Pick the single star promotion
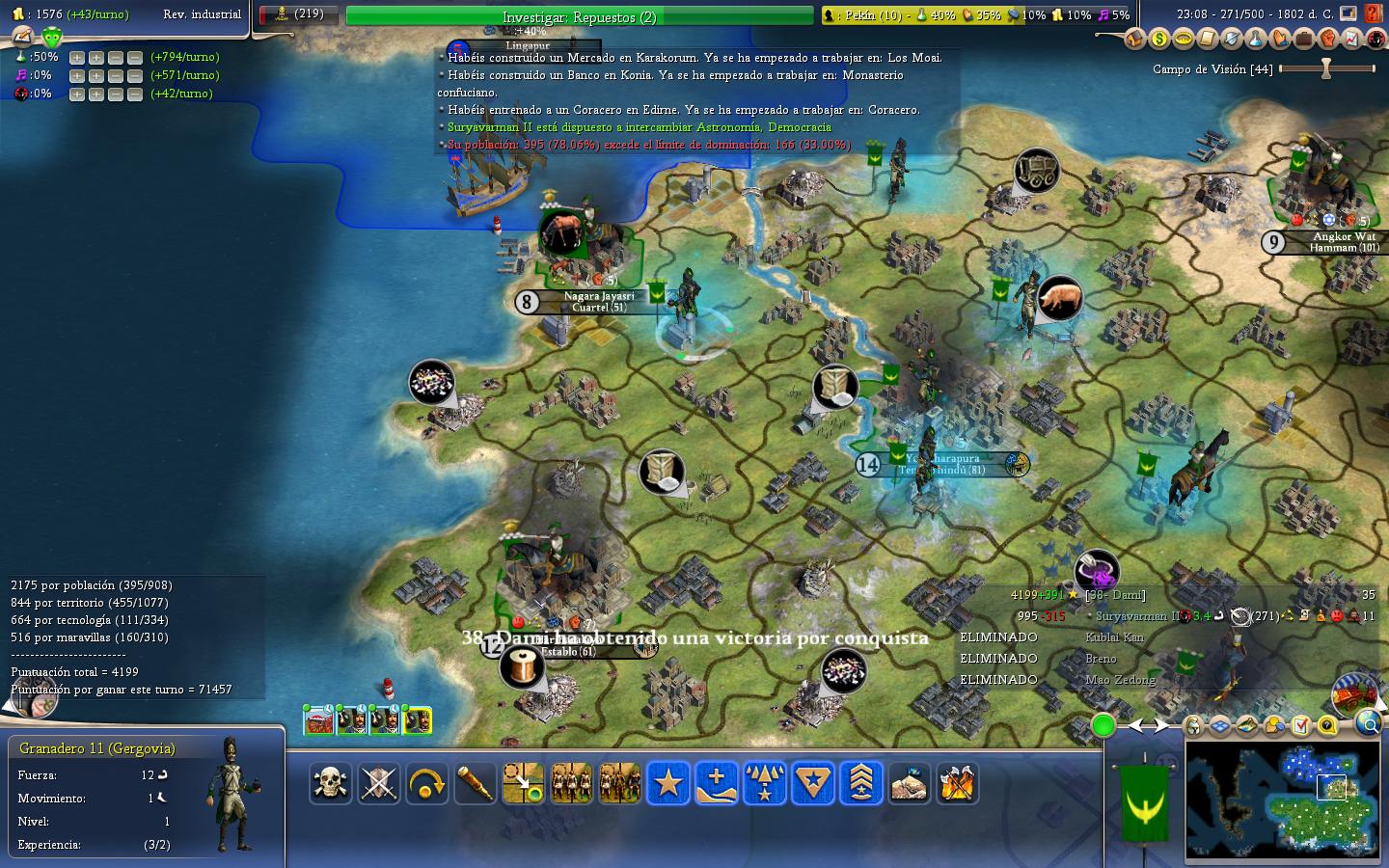The height and width of the screenshot is (868, 1389). point(667,783)
